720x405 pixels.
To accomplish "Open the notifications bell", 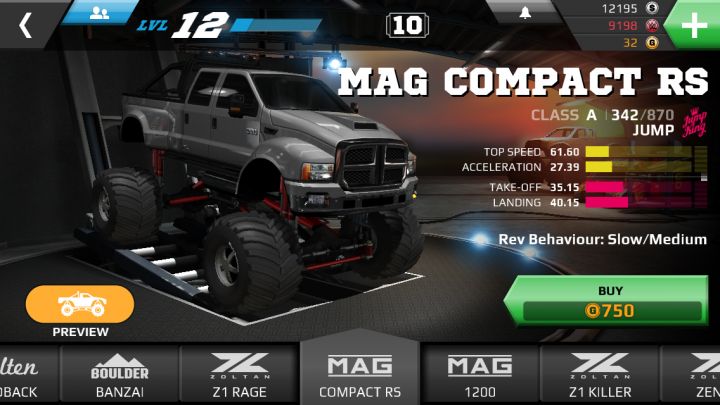I will coord(523,13).
